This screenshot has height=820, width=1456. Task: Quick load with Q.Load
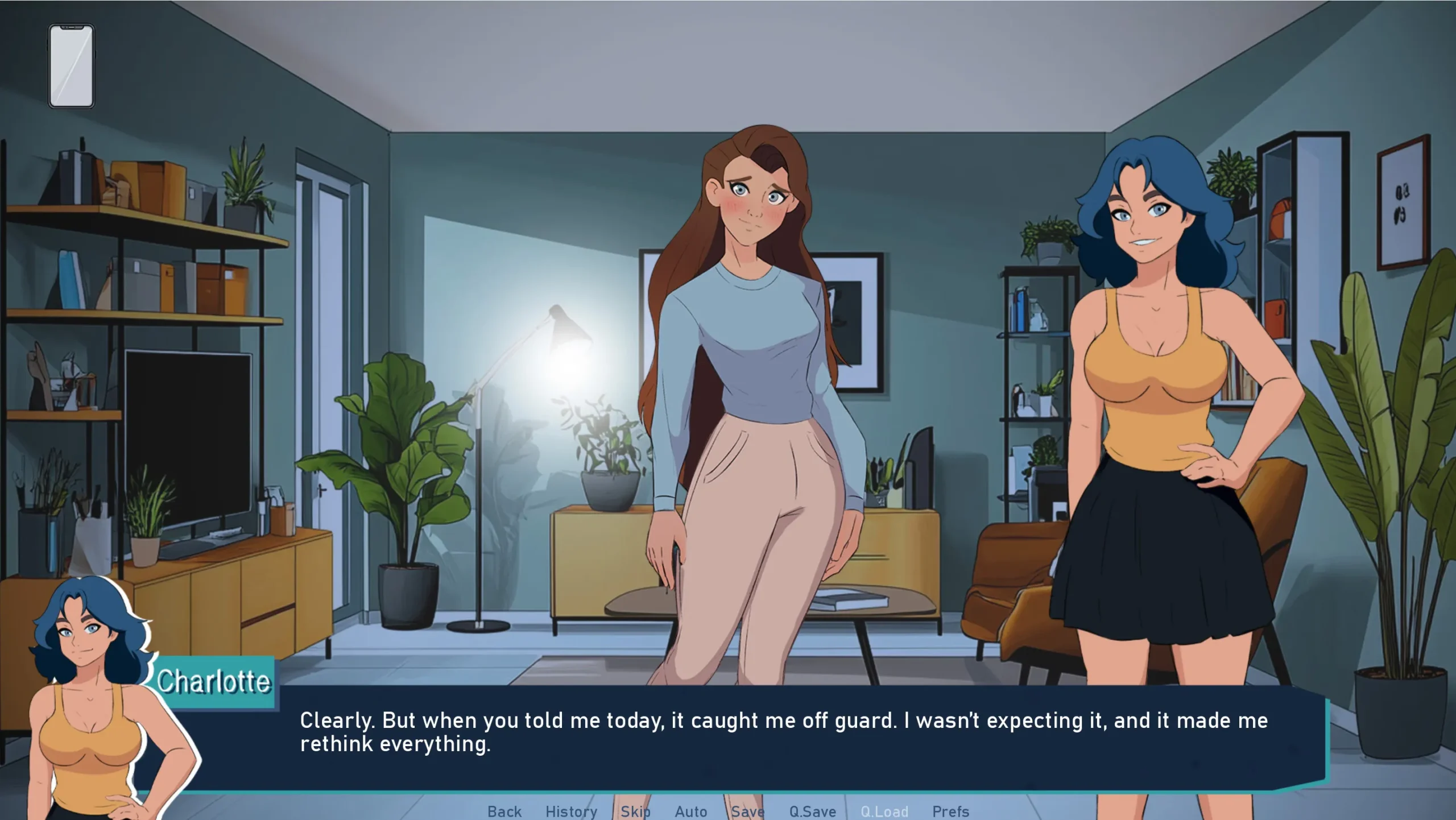[884, 811]
